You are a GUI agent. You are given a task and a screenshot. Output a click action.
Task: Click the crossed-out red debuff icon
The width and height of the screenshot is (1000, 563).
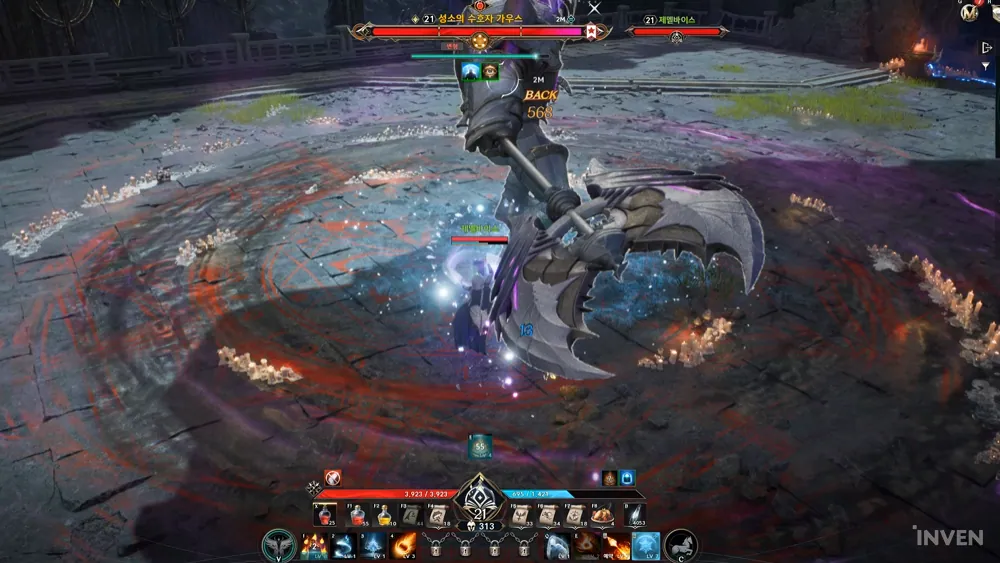click(332, 478)
